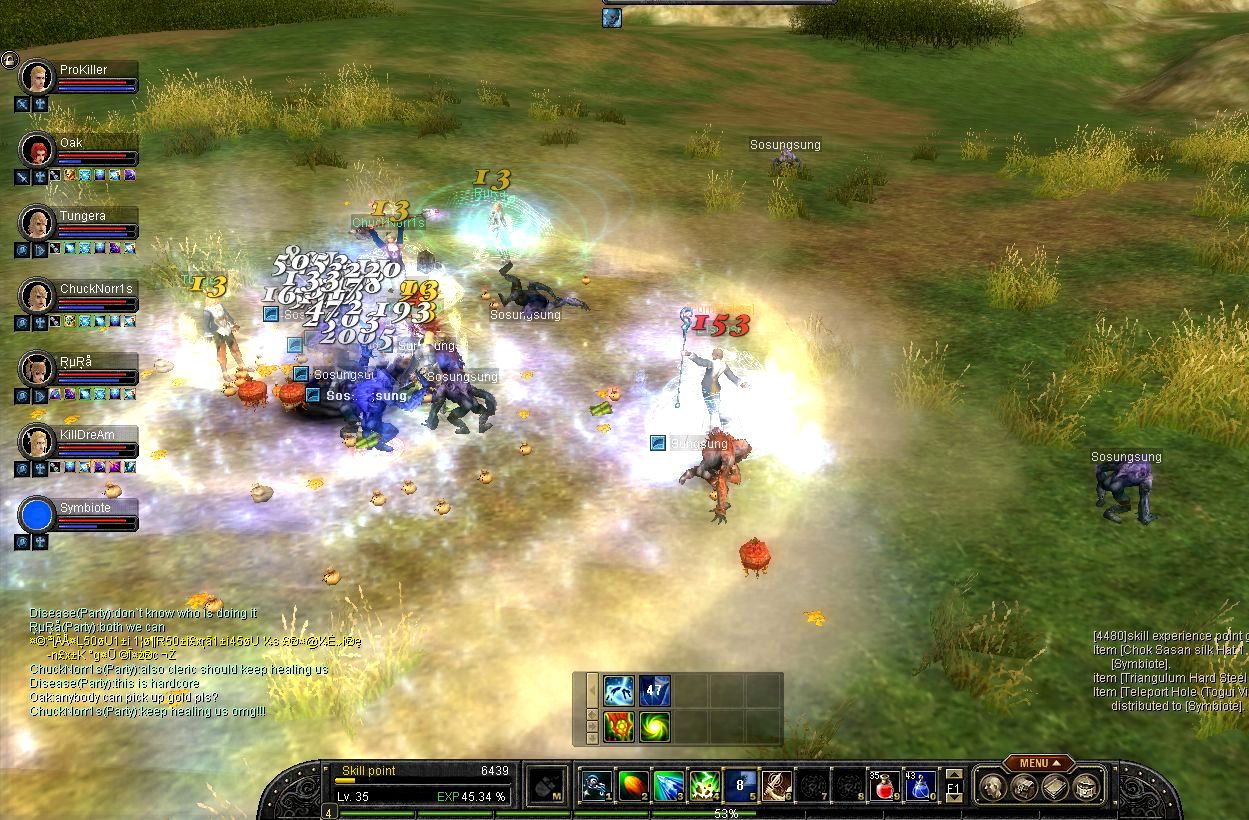Select Symbiote's blue party portrait
Screen dimensions: 1249x820
tap(37, 514)
